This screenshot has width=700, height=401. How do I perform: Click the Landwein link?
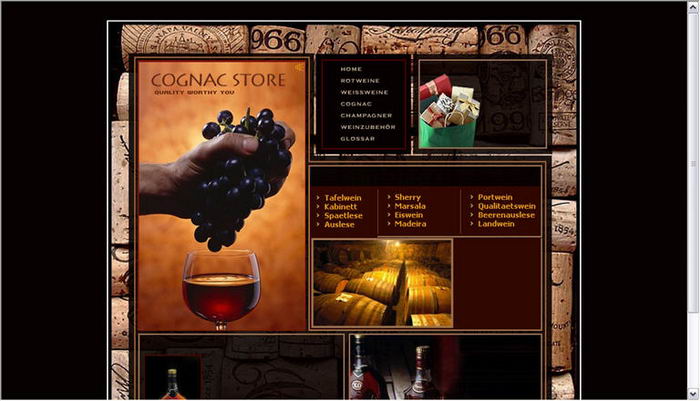(496, 225)
